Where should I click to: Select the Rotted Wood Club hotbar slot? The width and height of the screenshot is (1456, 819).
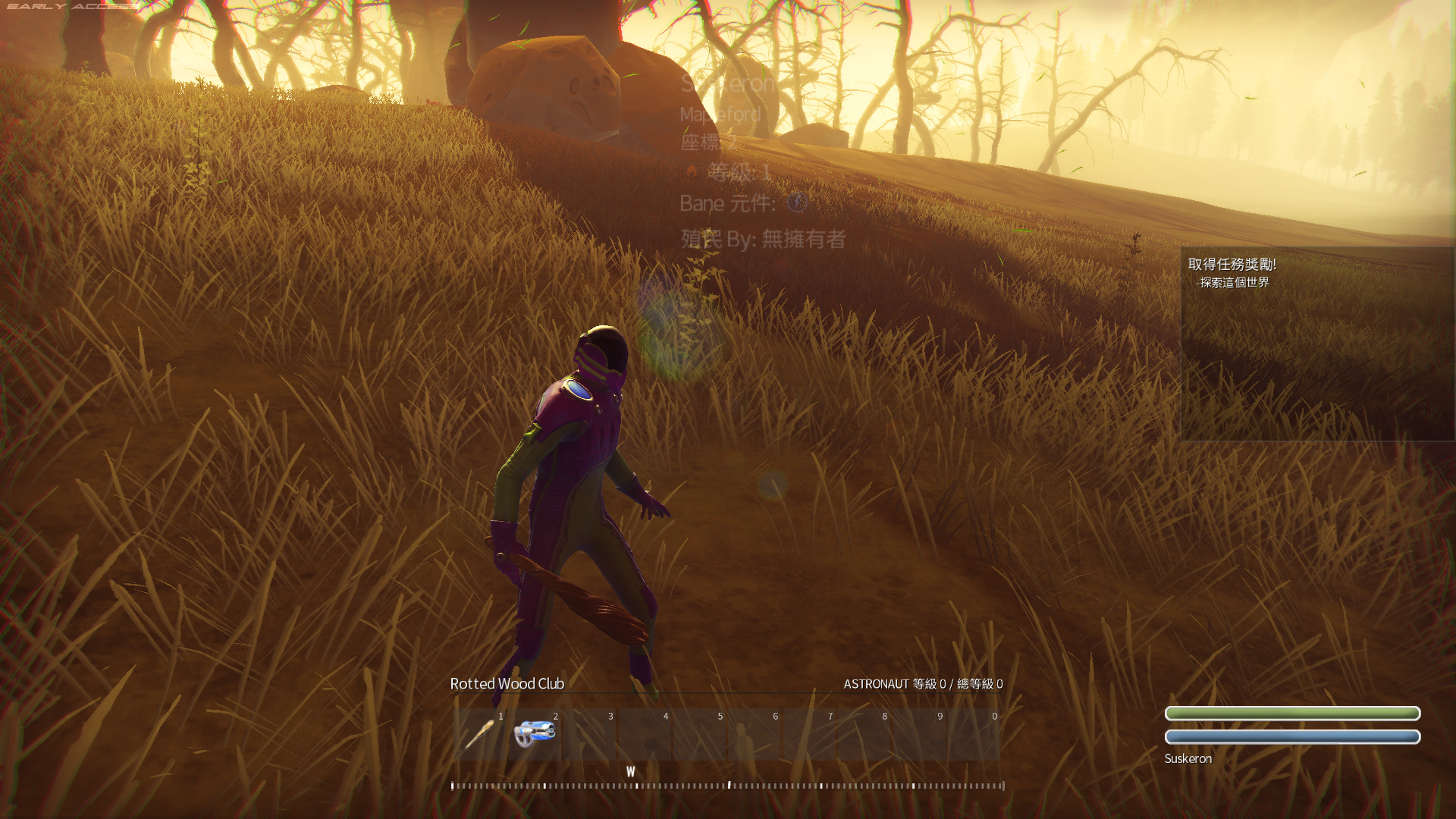(480, 734)
